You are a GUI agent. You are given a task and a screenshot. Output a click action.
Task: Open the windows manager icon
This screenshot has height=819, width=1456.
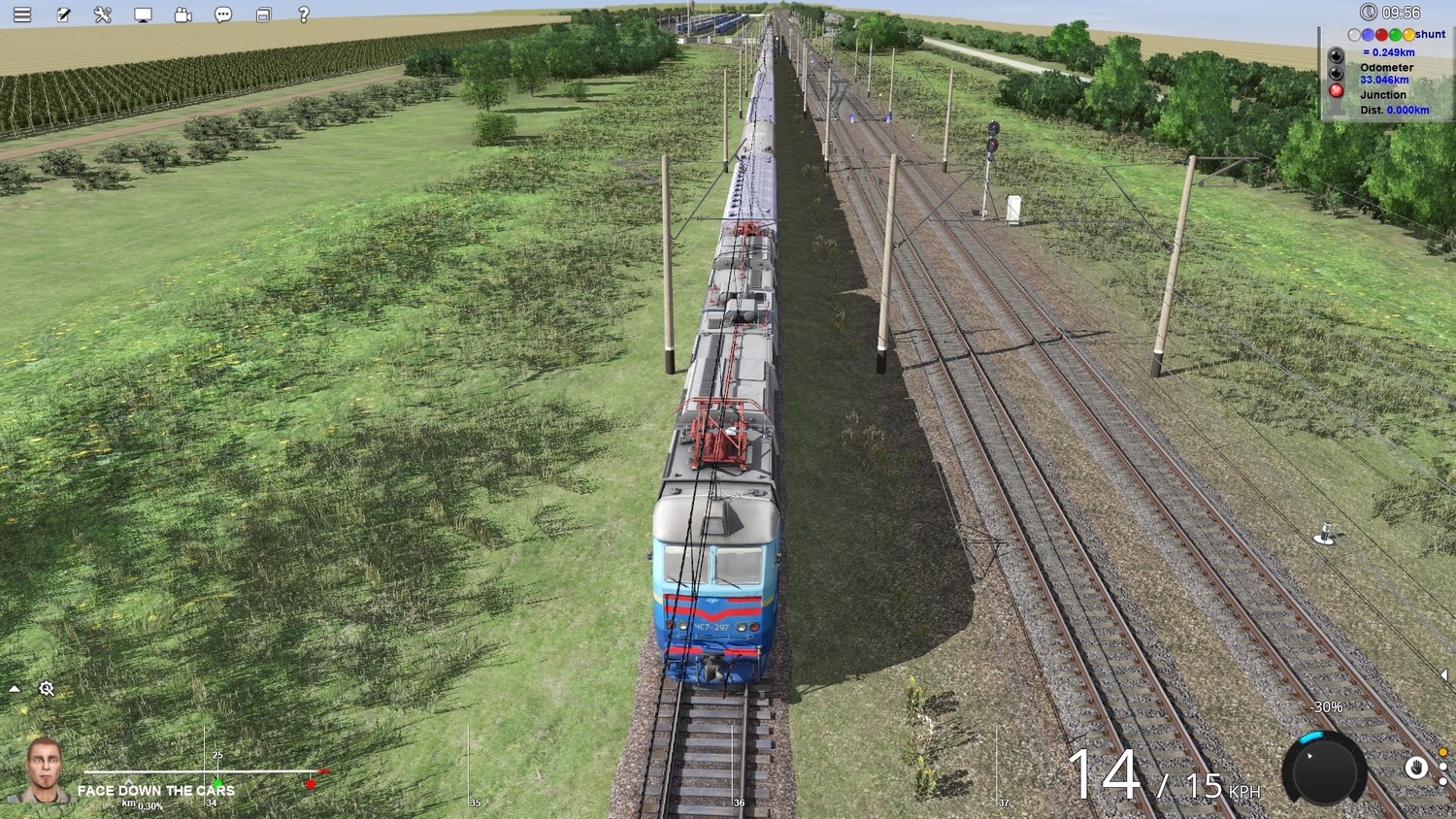coord(263,15)
